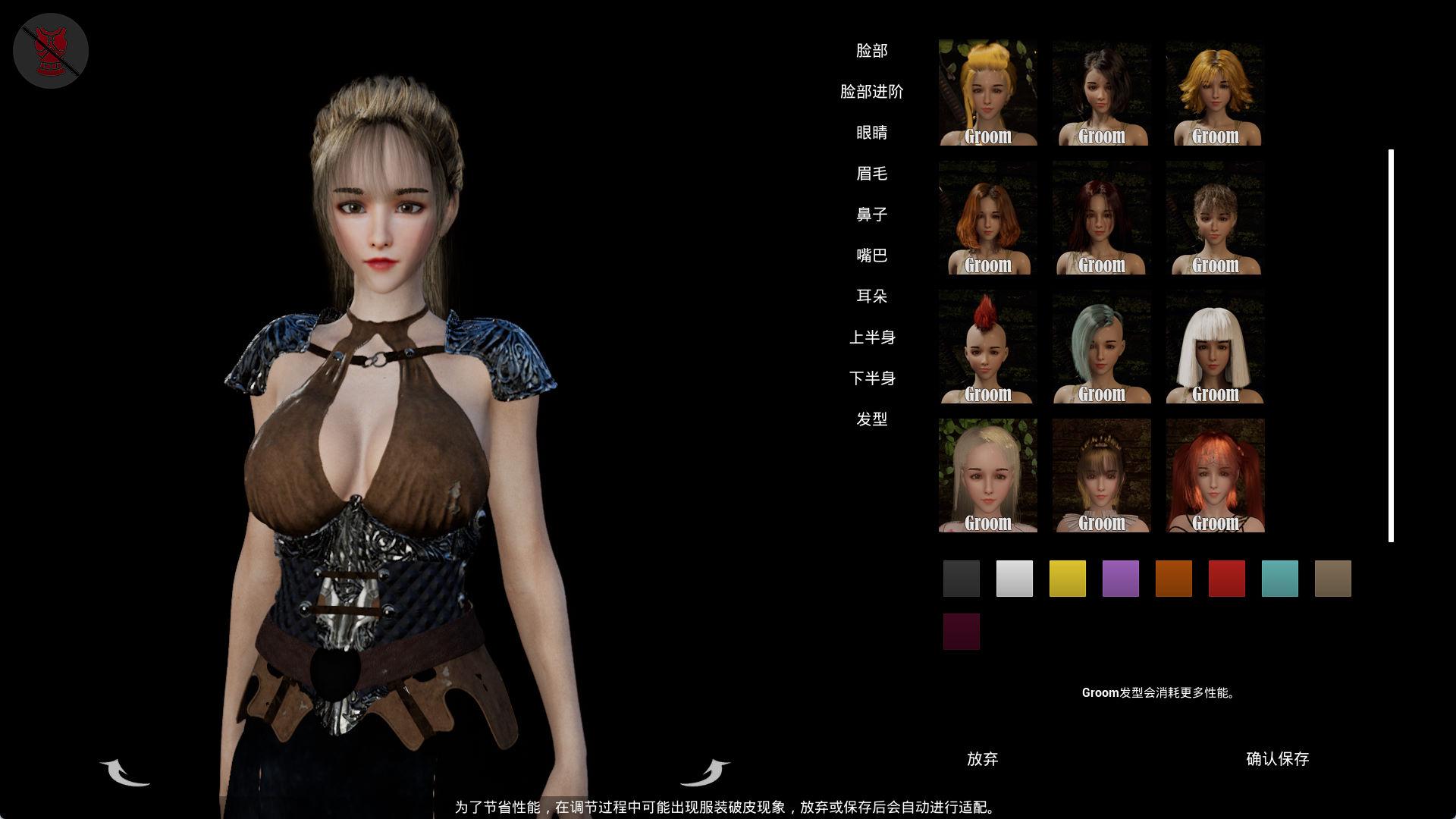
Task: Pick the red mohawk hairstyle thumbnail
Action: click(x=987, y=347)
